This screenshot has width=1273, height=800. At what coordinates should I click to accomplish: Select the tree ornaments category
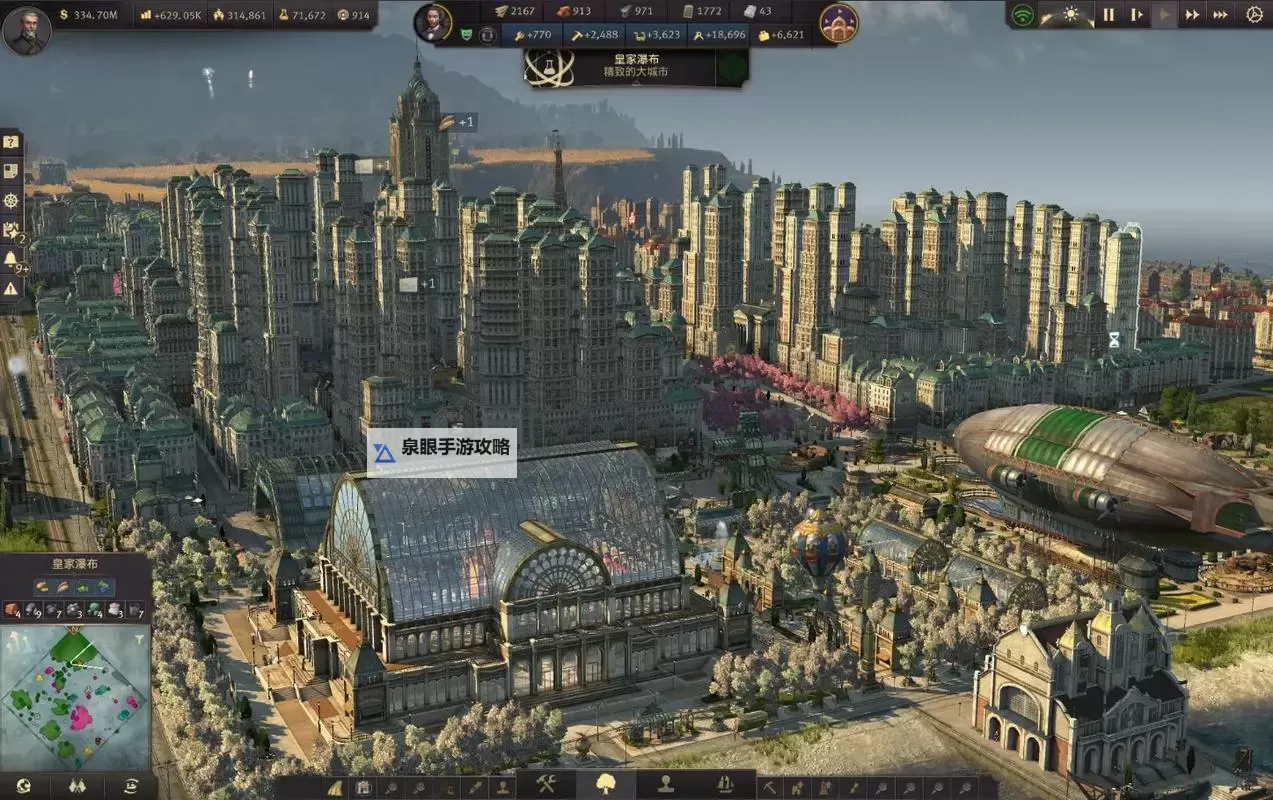pos(606,785)
